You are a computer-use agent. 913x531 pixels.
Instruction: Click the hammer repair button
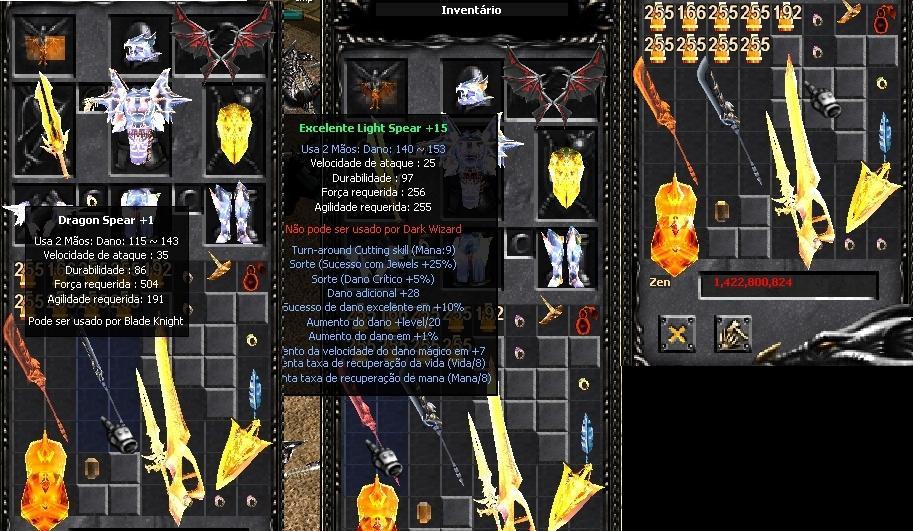click(x=732, y=334)
